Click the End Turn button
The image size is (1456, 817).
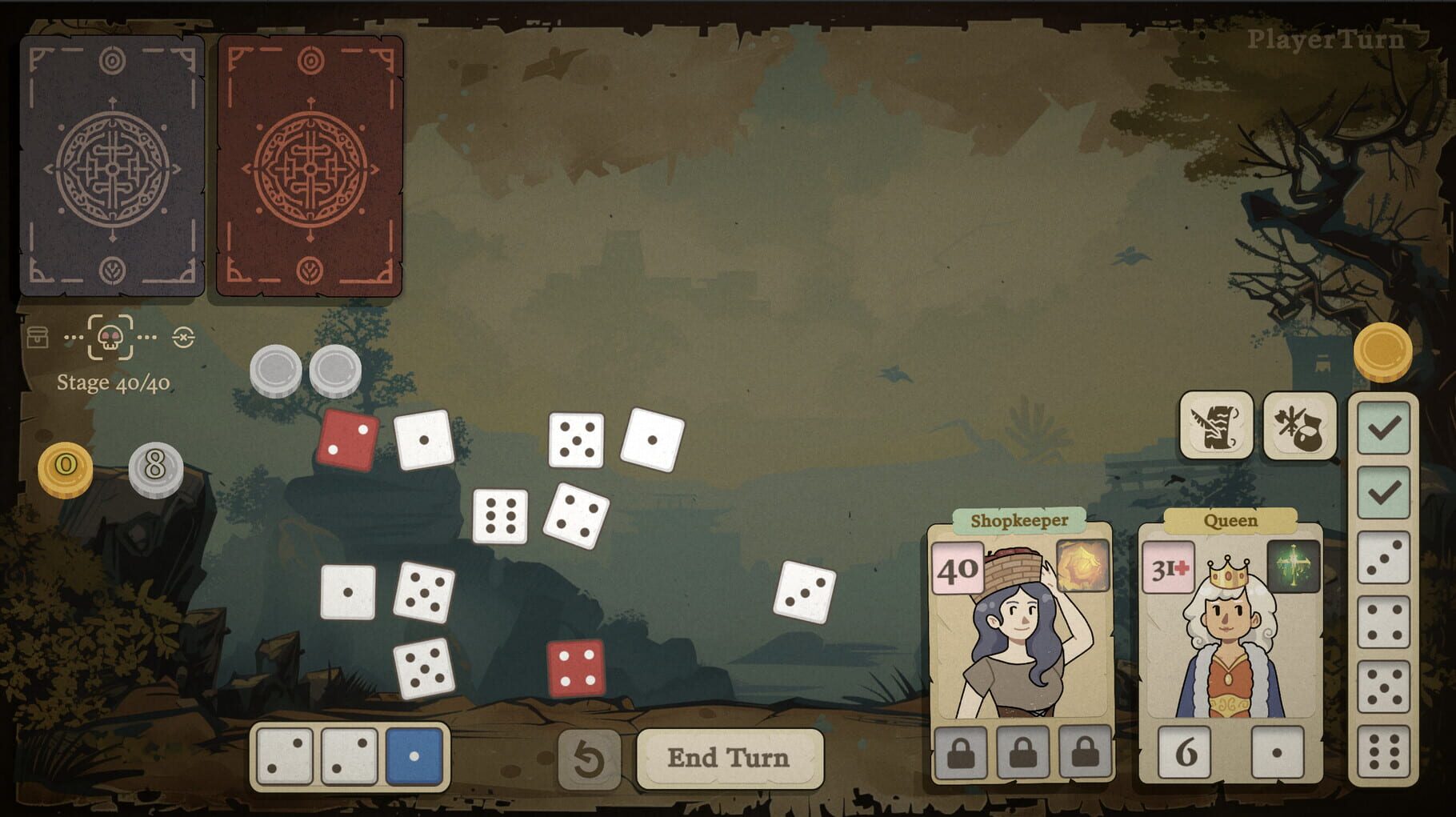(730, 757)
